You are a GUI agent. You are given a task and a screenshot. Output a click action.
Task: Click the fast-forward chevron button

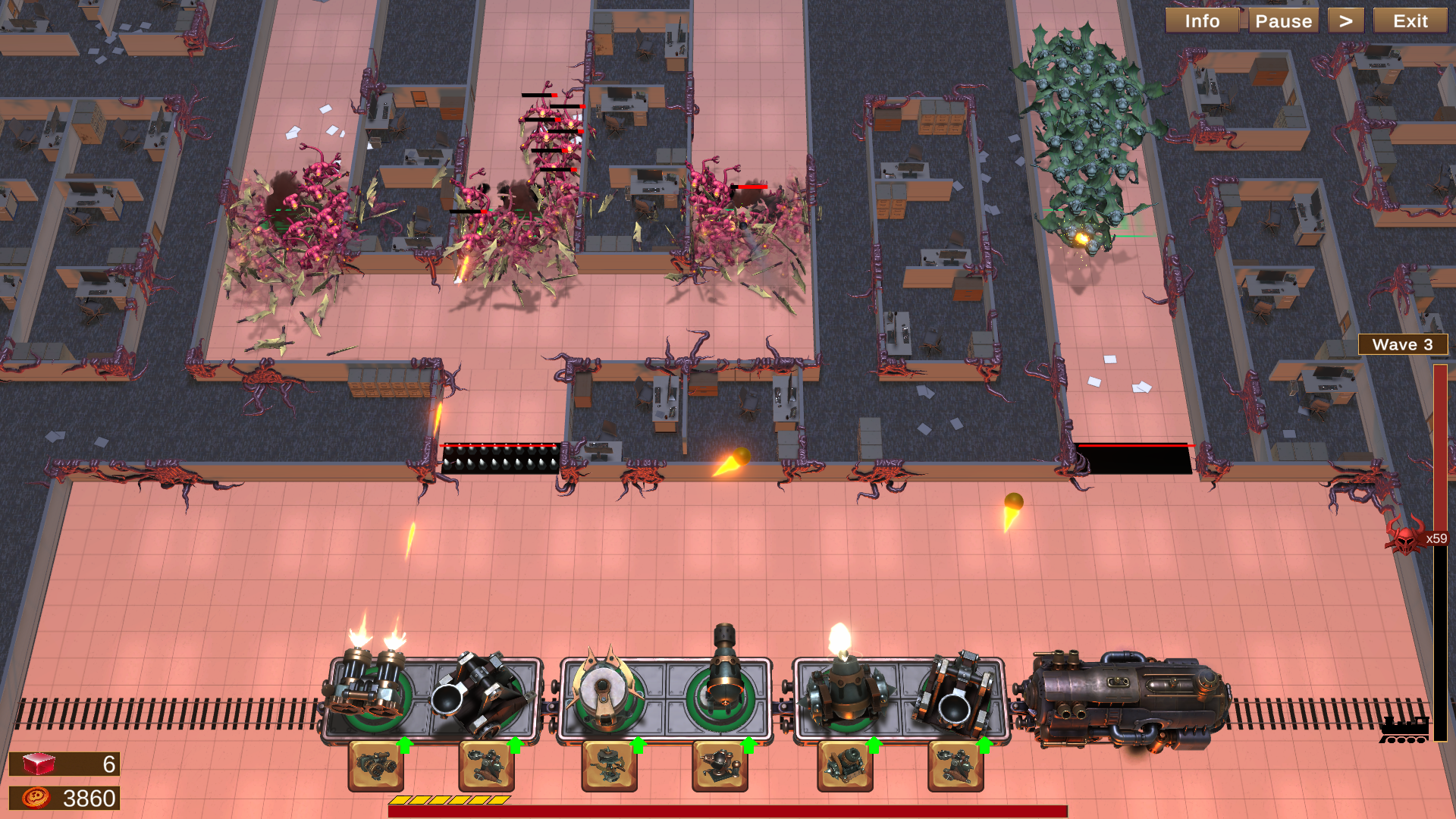1346,20
